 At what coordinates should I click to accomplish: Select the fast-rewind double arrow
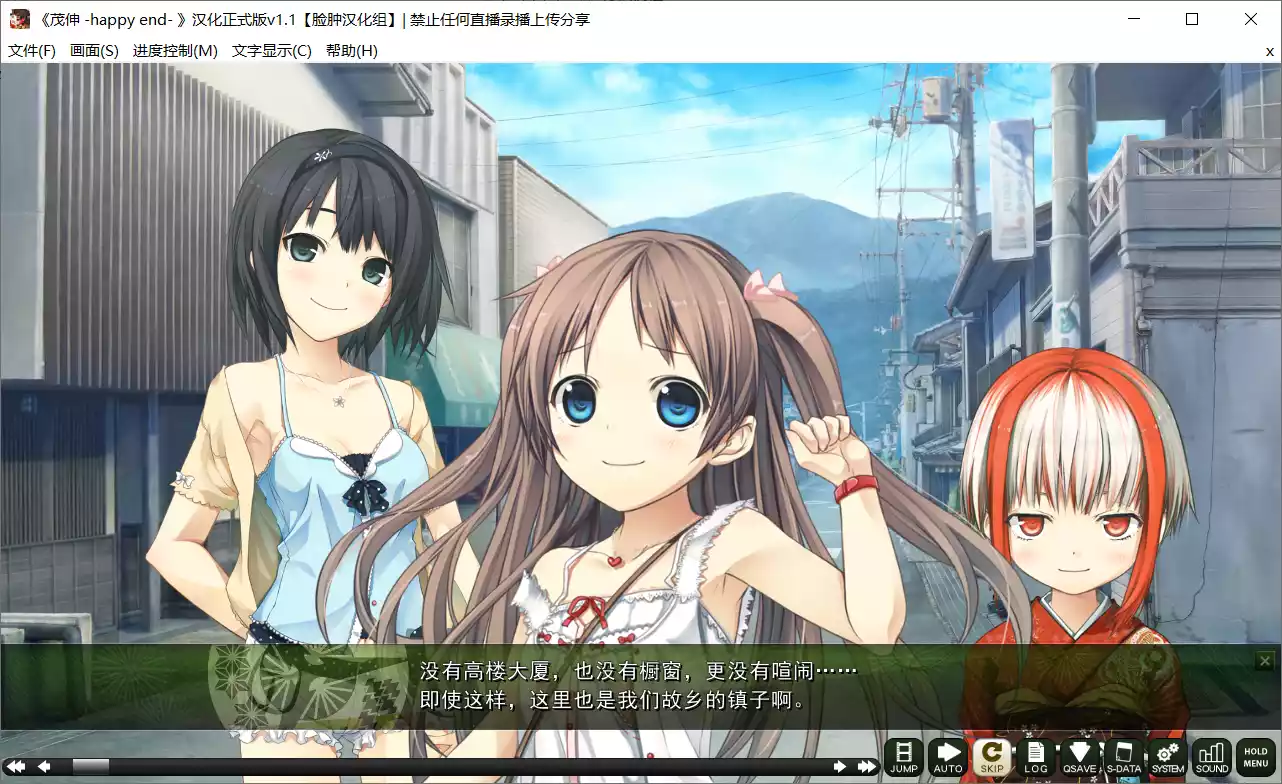click(15, 765)
